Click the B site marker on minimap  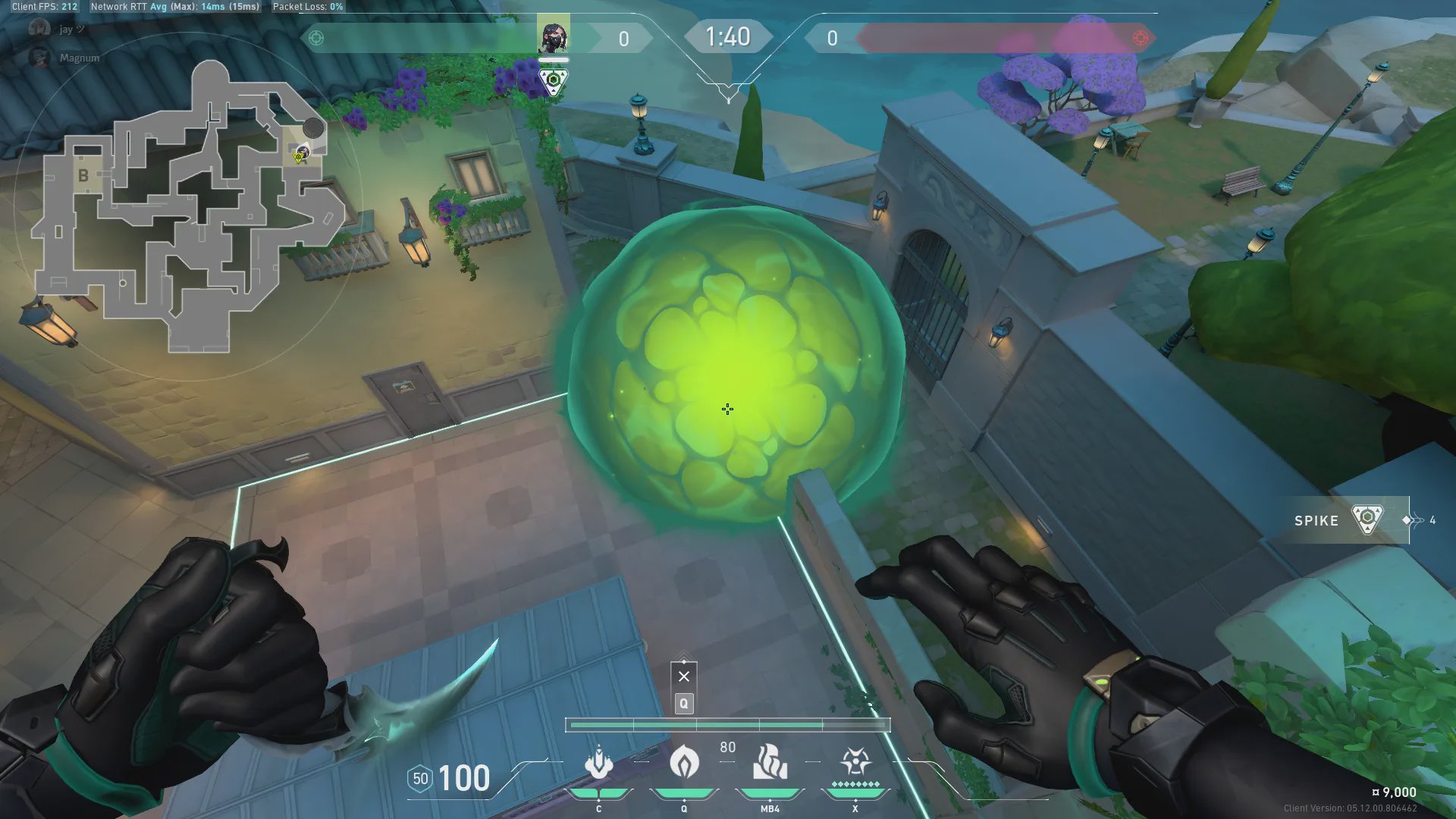[x=83, y=176]
